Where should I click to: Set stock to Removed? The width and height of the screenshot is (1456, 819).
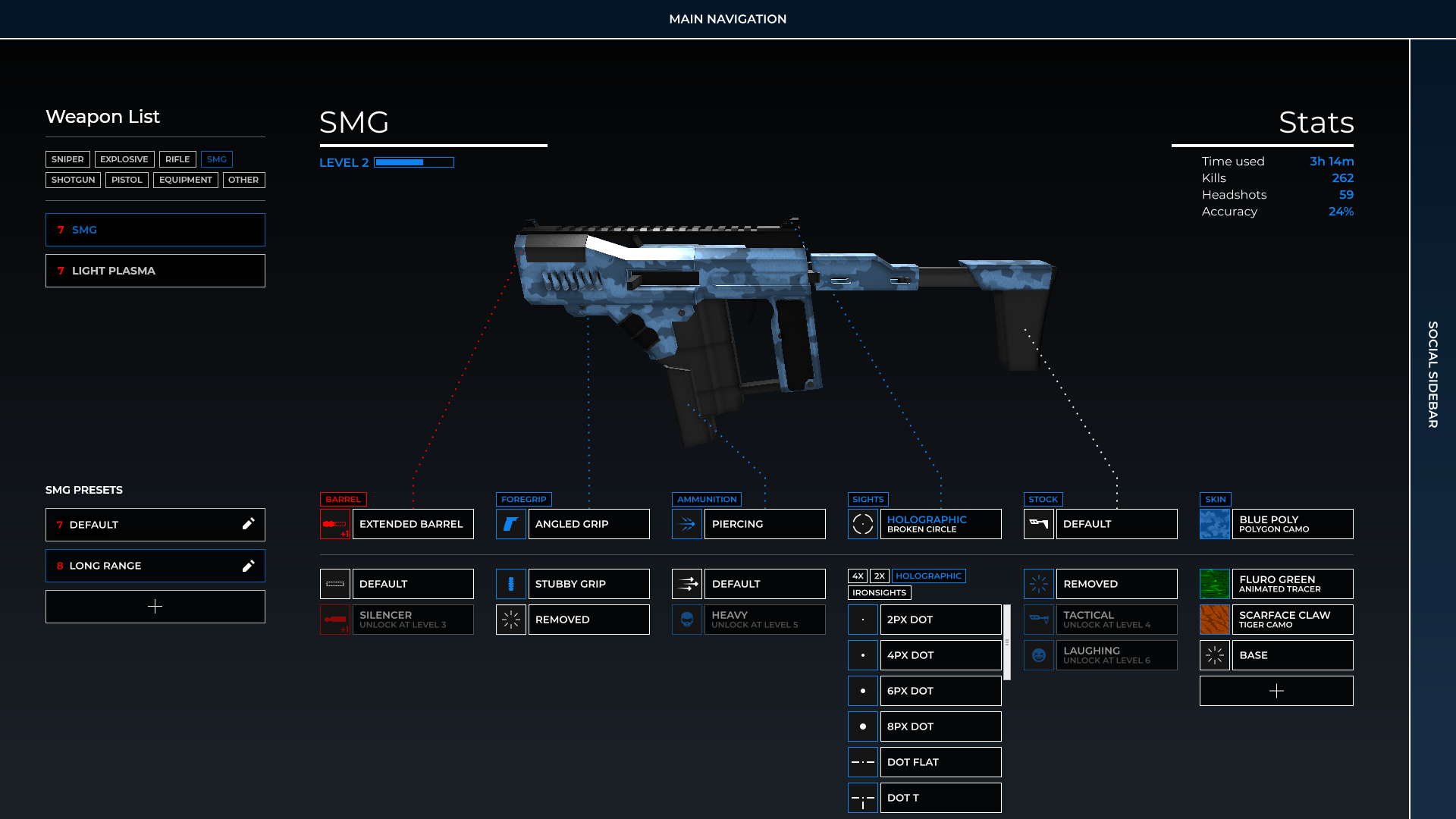tap(1116, 584)
